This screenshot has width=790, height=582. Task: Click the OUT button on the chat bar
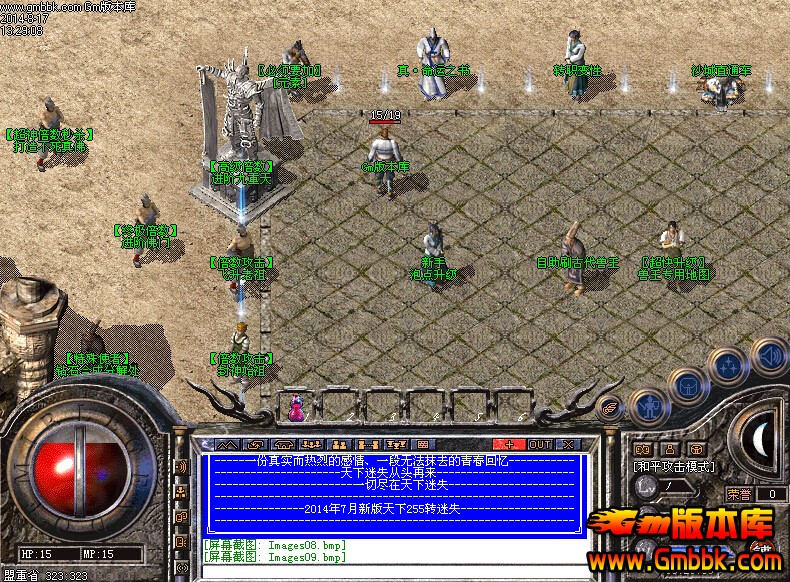pyautogui.click(x=540, y=444)
